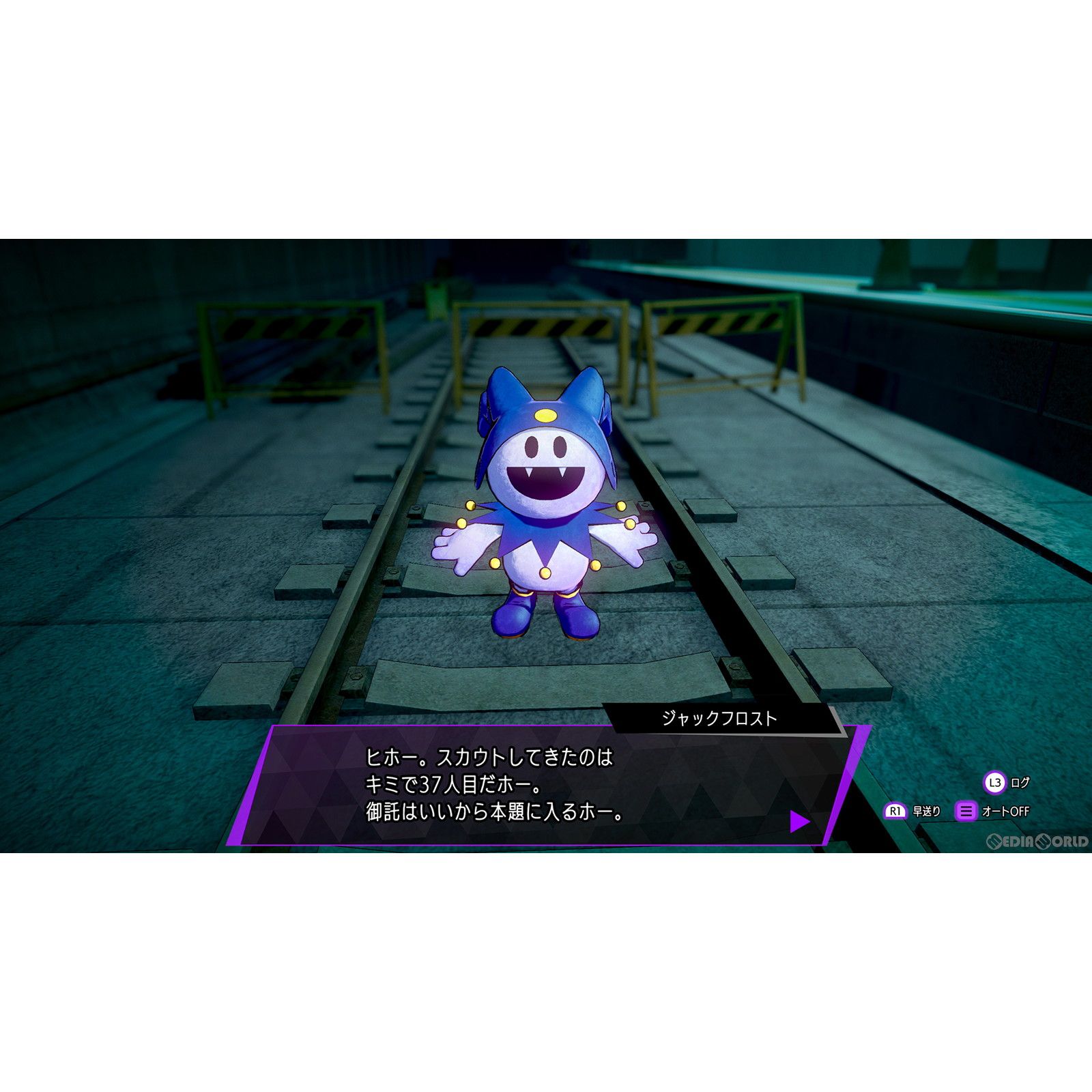Viewport: 1092px width, 1092px height.
Task: Expand the dialogue log with ログ
Action: 1019,781
